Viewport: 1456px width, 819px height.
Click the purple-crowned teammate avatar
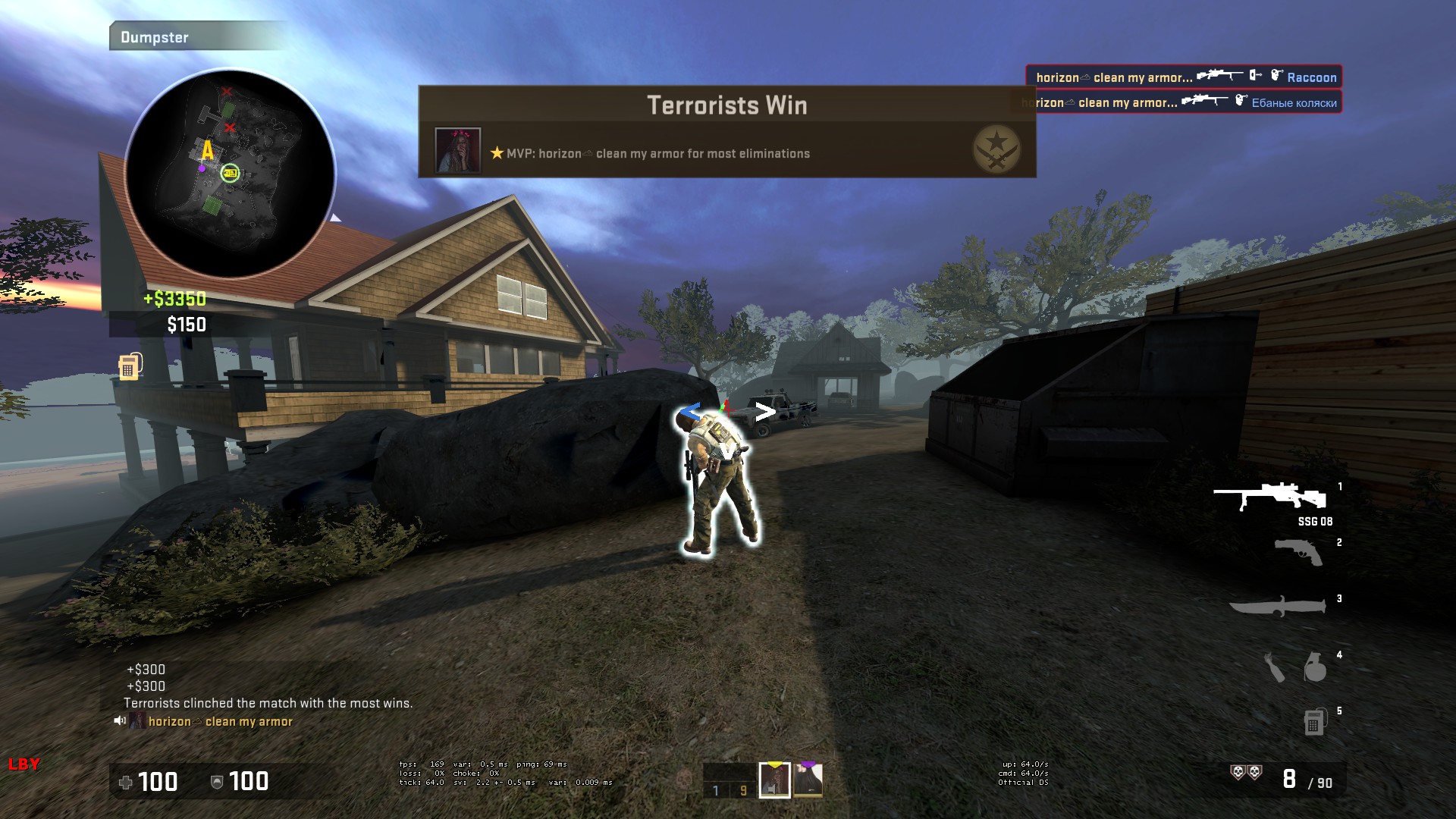tap(808, 780)
